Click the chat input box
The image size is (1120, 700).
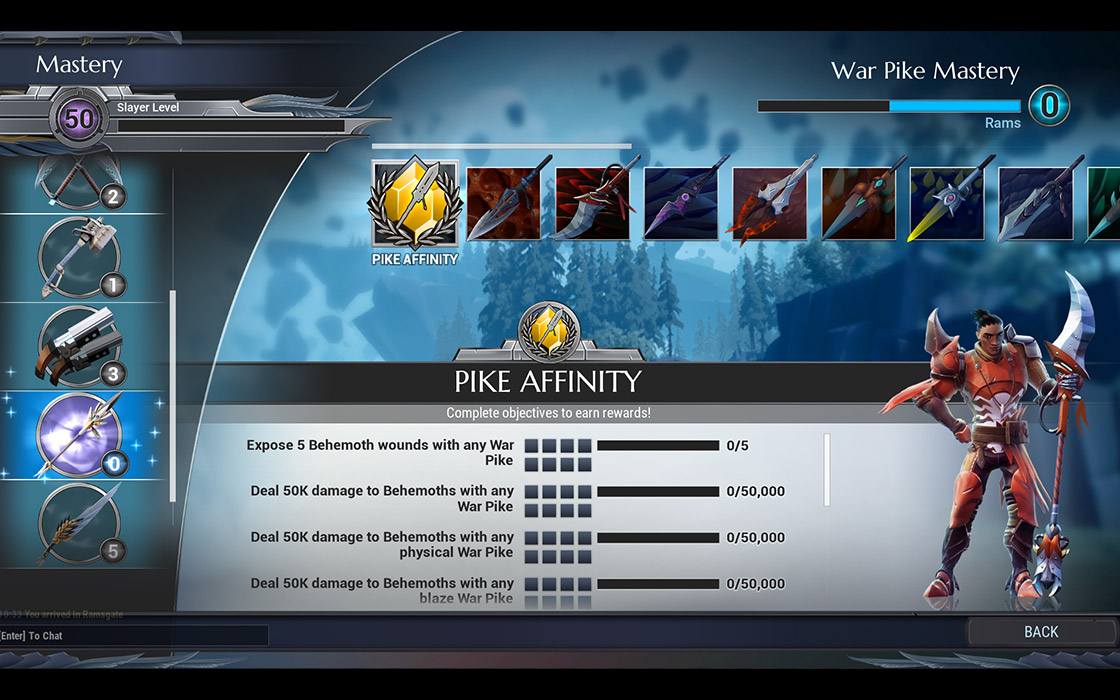[134, 635]
